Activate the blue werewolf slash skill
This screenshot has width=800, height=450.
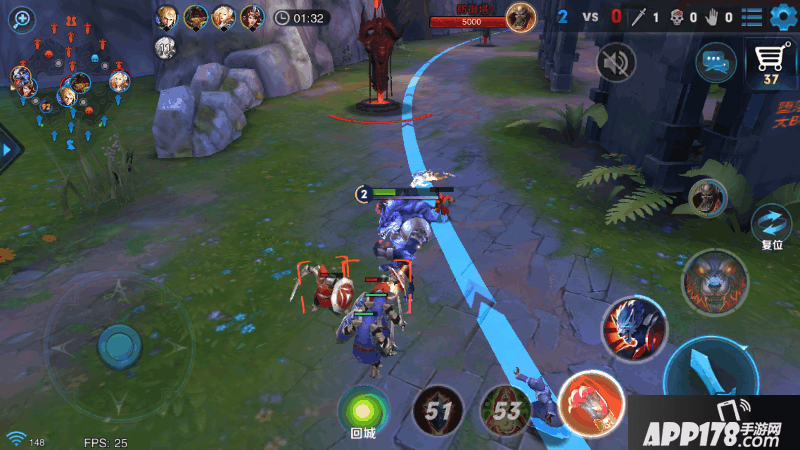click(x=634, y=329)
